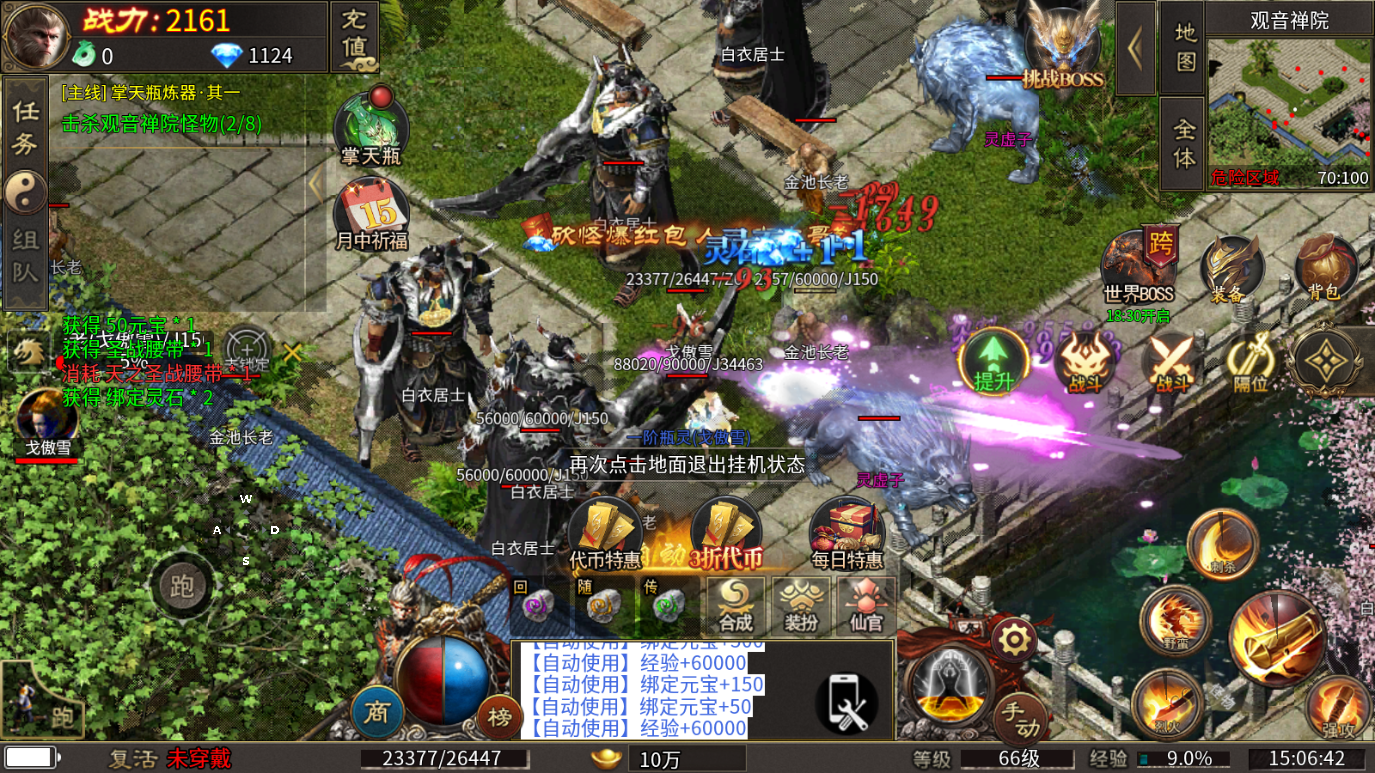Image resolution: width=1375 pixels, height=773 pixels.
Task: Open the 背包 backpack
Action: pyautogui.click(x=1324, y=268)
